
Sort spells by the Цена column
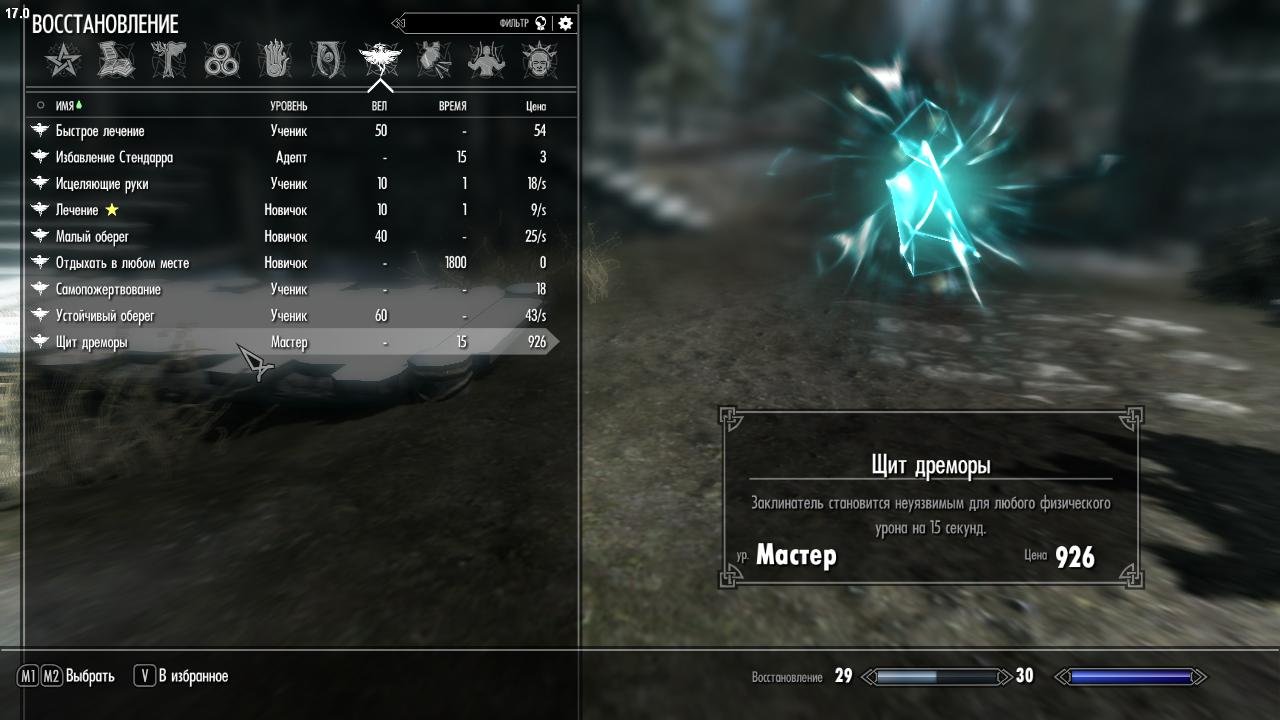pyautogui.click(x=534, y=105)
